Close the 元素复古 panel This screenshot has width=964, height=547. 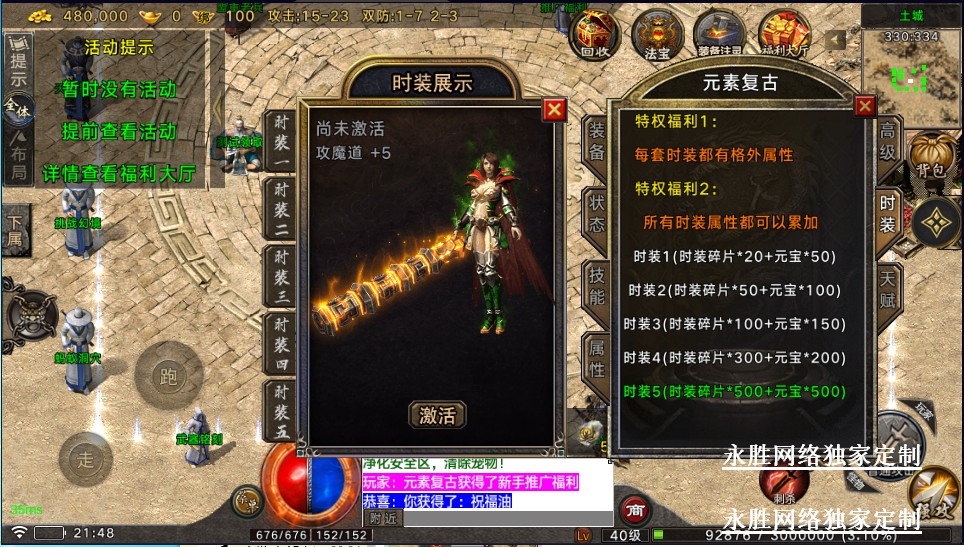tap(864, 106)
